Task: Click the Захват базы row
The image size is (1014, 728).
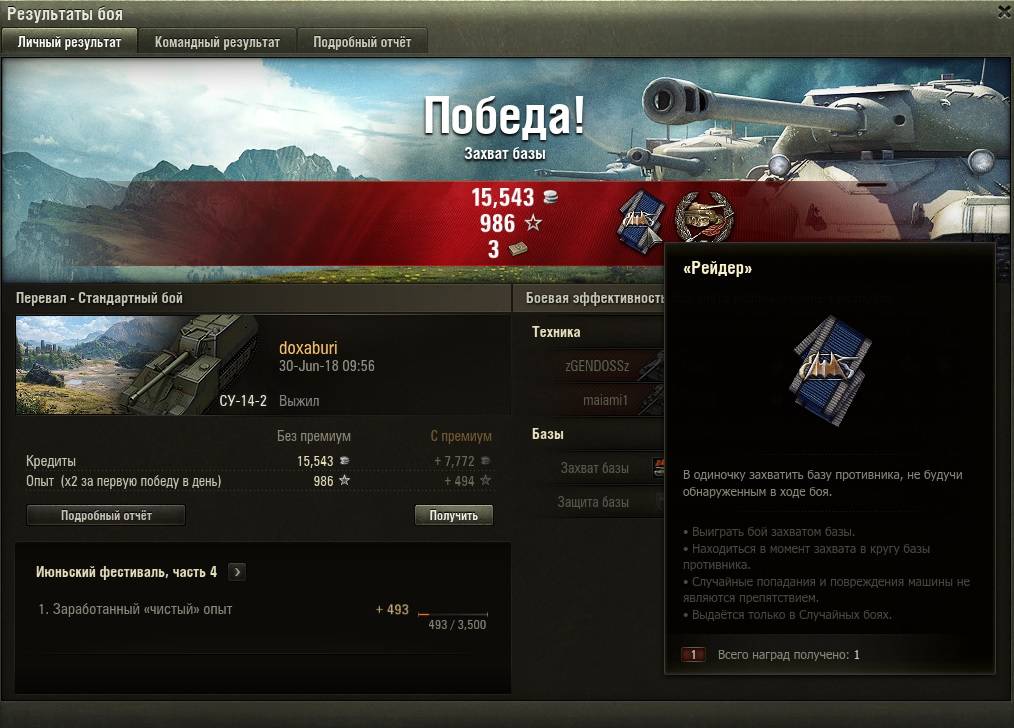Action: pos(596,468)
